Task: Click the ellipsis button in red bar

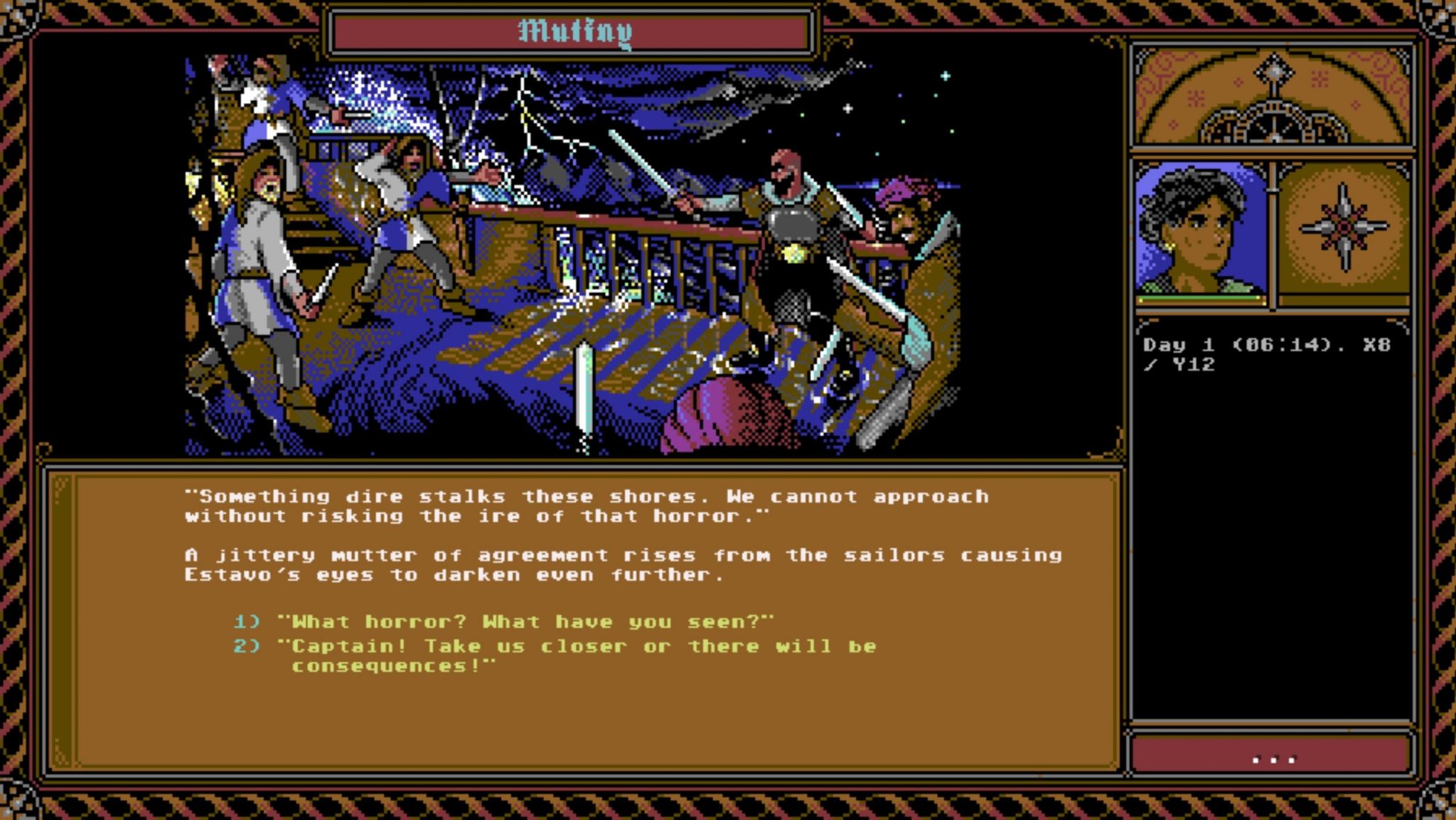Action: pos(1272,758)
